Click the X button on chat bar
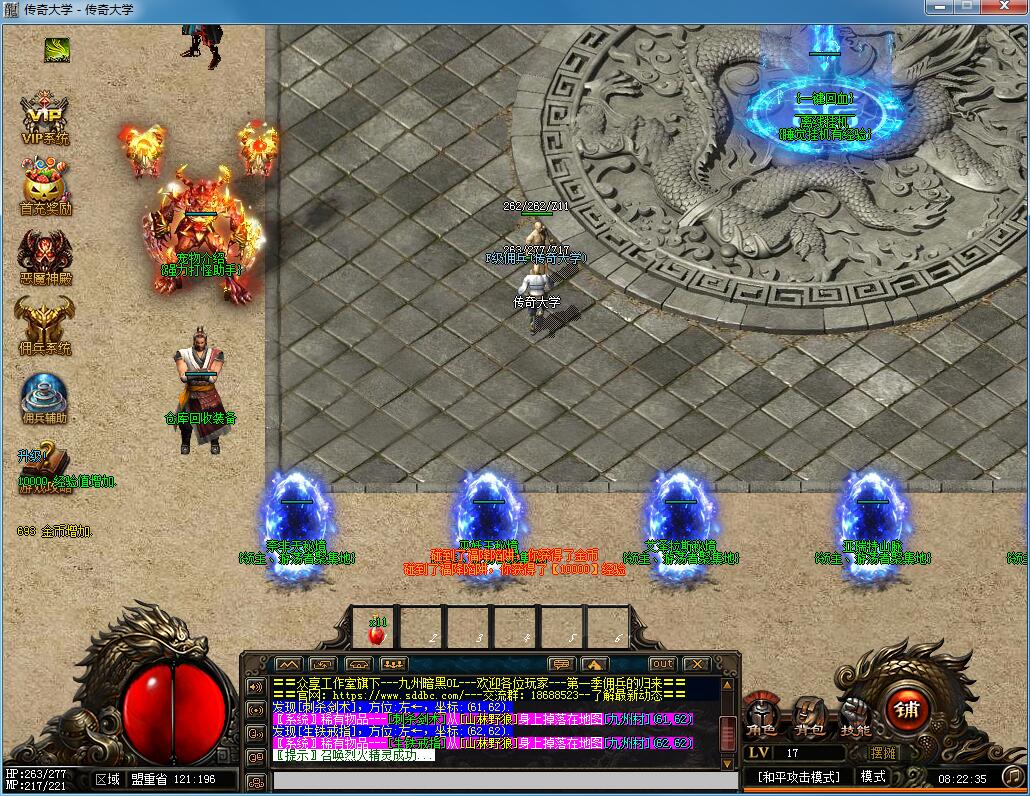This screenshot has width=1030, height=796. click(696, 664)
